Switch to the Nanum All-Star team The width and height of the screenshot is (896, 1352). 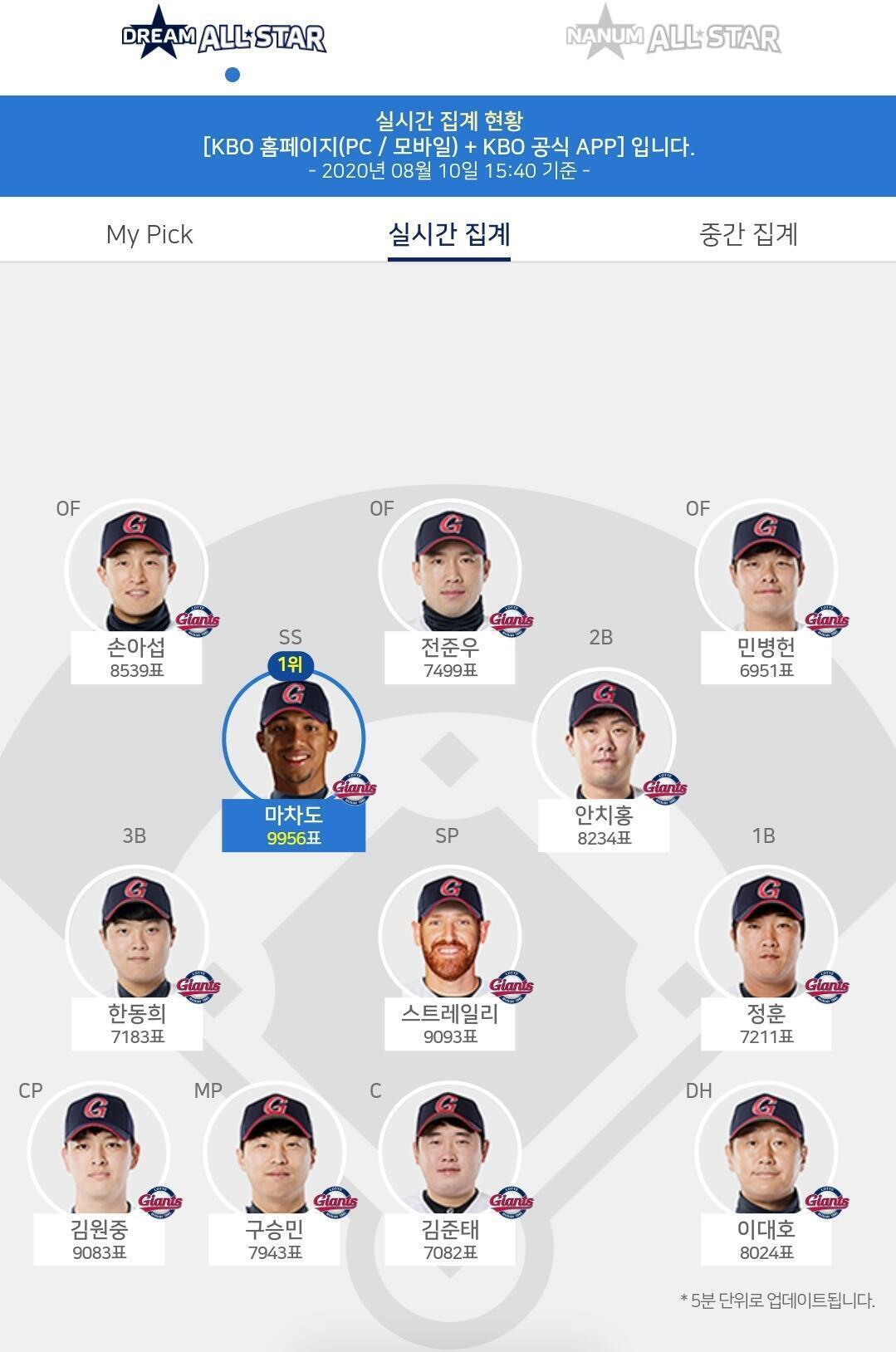coord(673,37)
